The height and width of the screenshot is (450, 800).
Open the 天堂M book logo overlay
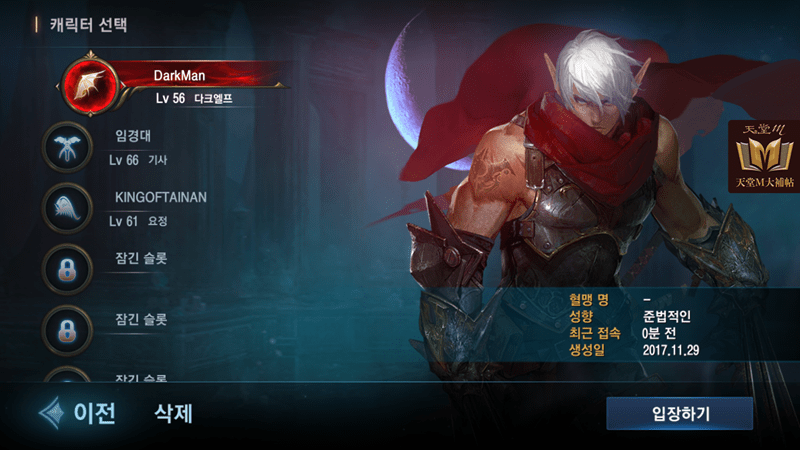[x=763, y=157]
